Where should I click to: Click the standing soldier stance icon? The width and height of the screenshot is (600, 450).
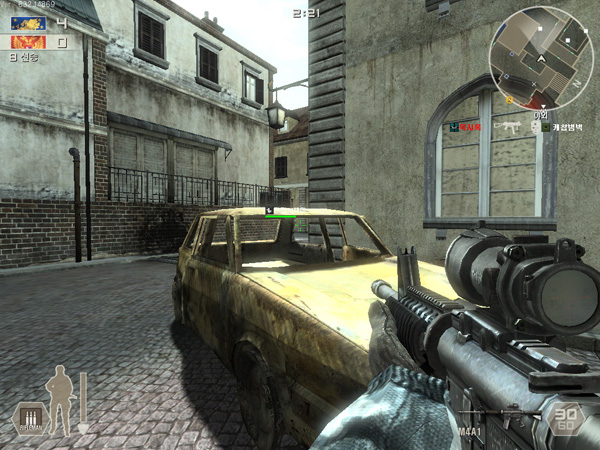61,398
